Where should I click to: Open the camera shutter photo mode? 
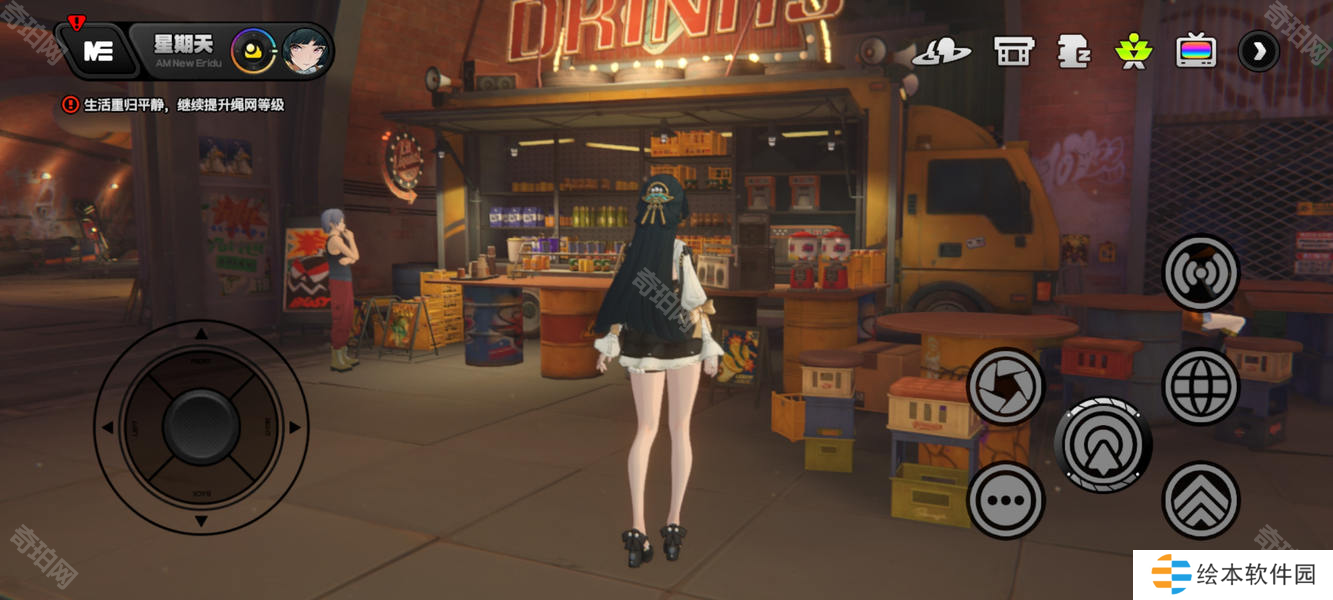pyautogui.click(x=1006, y=387)
